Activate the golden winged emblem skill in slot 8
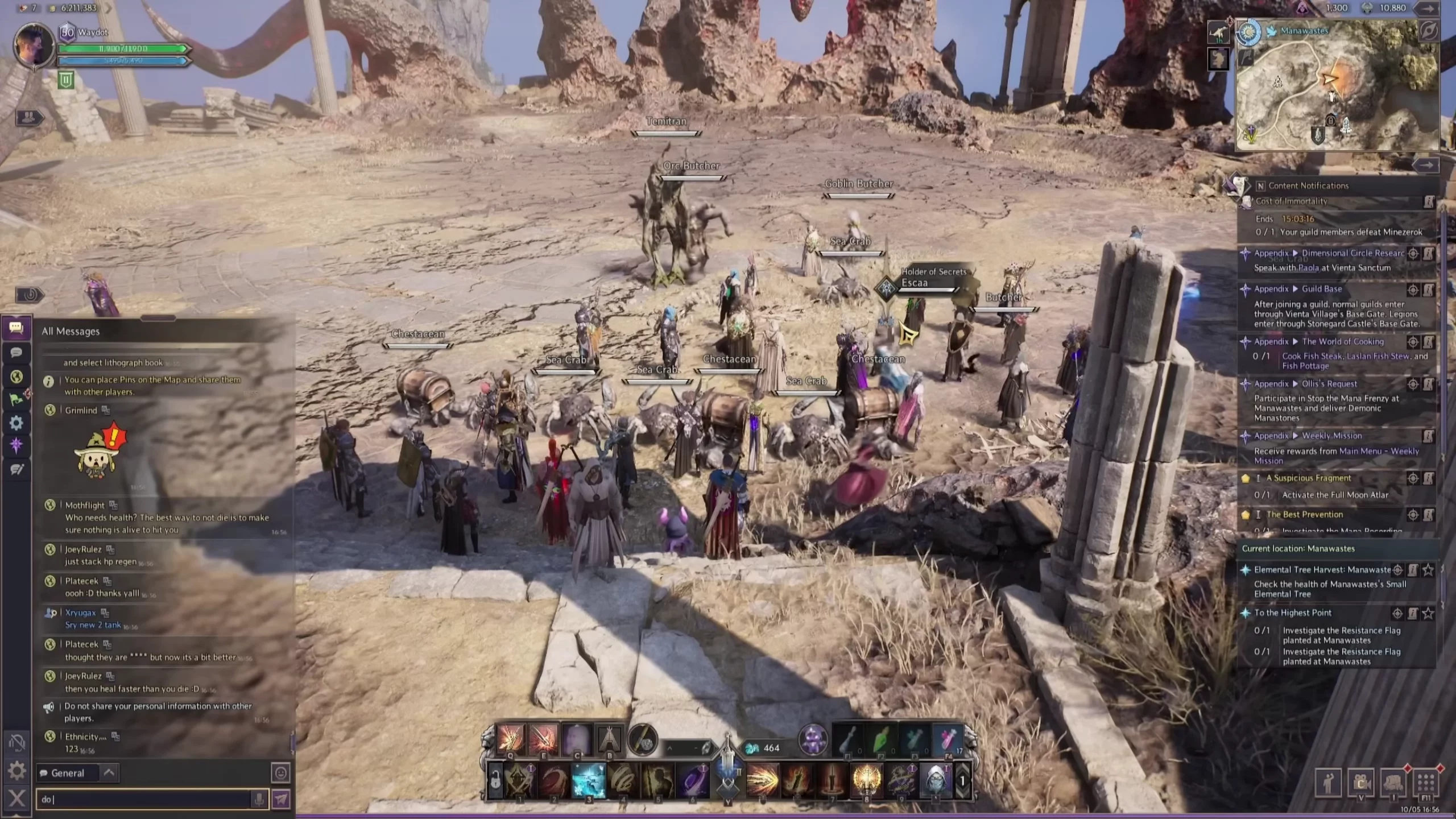Image resolution: width=1456 pixels, height=819 pixels. [866, 780]
